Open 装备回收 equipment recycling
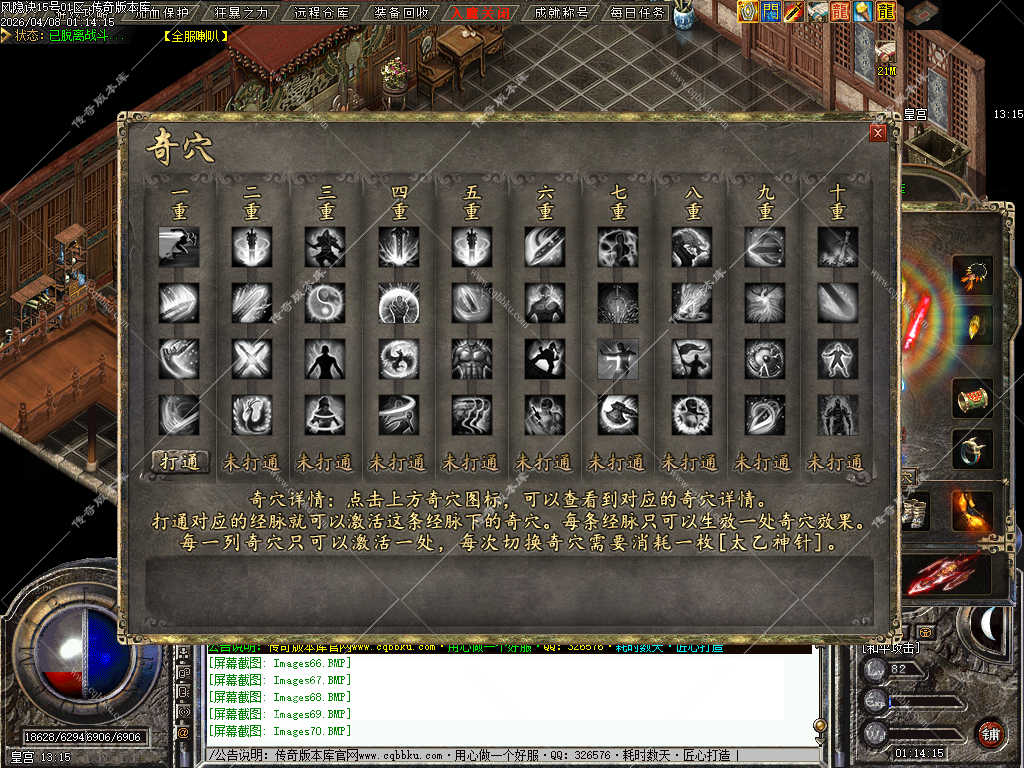Viewport: 1024px width, 768px height. tap(401, 13)
